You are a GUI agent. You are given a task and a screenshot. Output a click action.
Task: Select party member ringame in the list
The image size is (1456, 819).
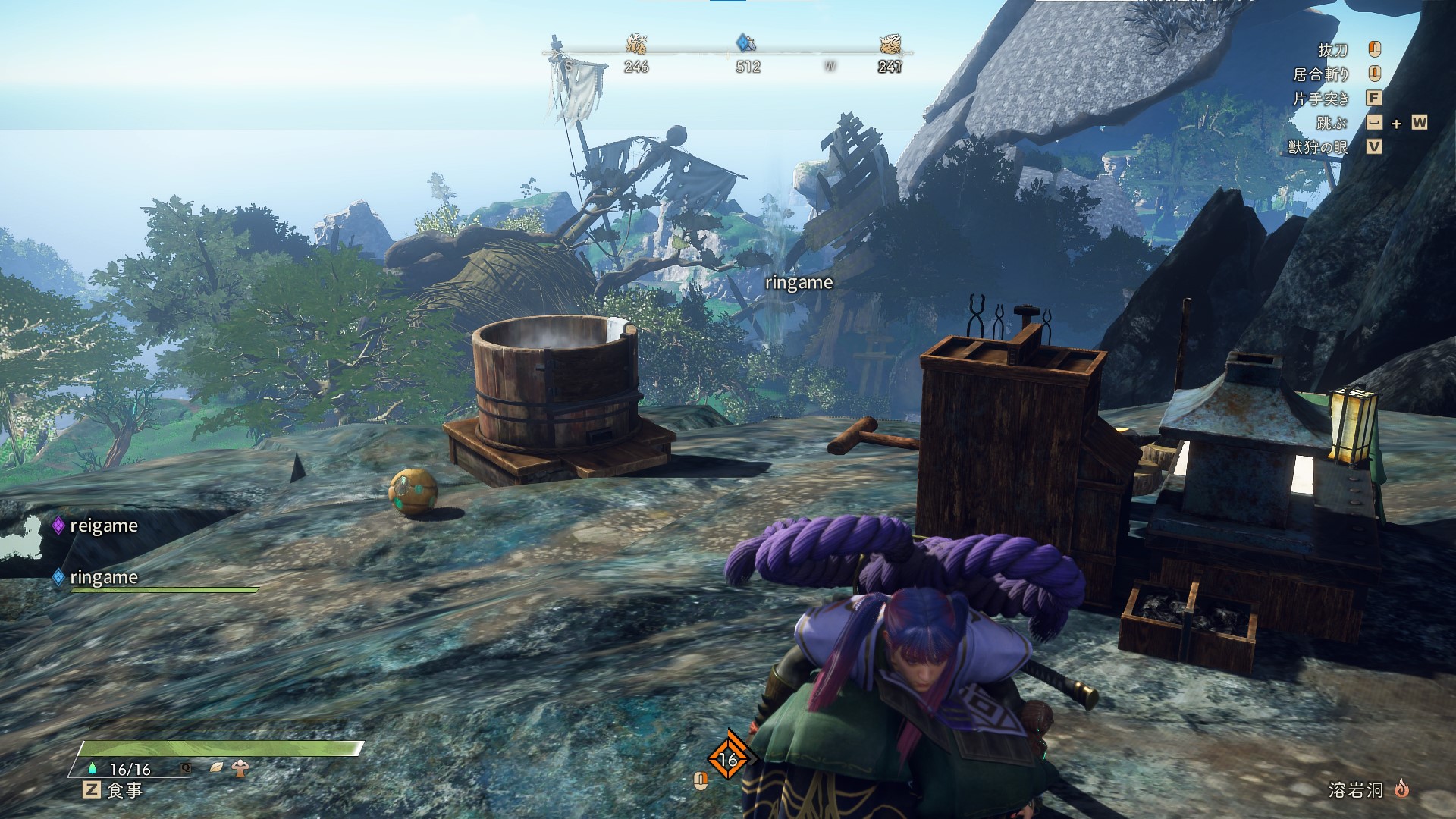coord(103,577)
